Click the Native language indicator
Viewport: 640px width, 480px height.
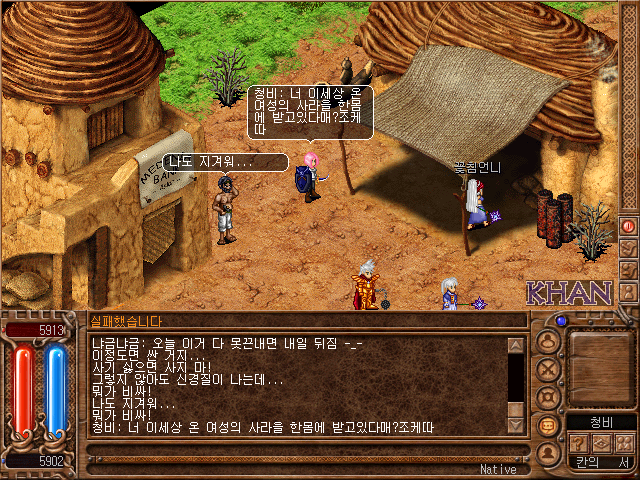498,468
